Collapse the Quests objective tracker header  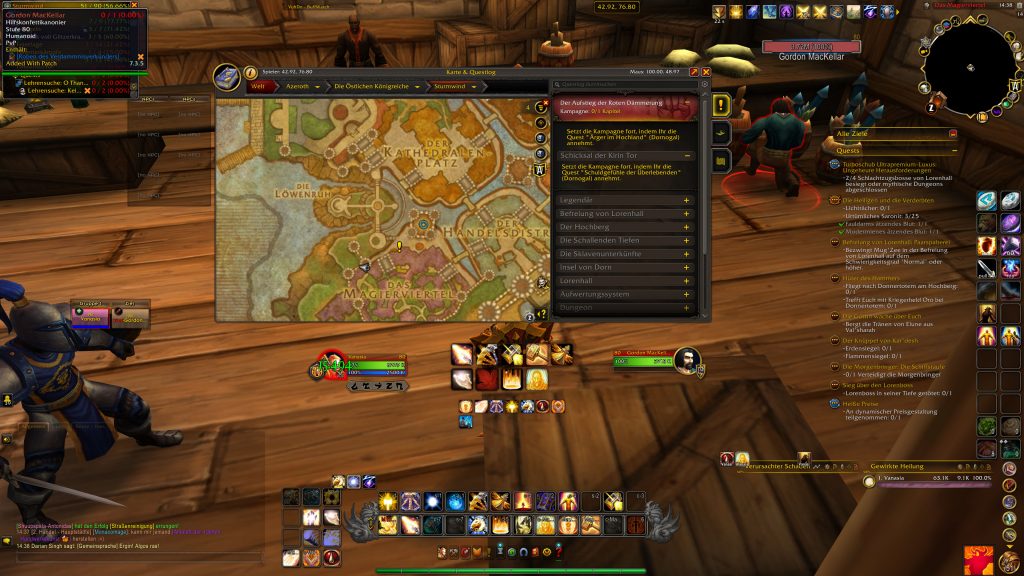pos(953,150)
